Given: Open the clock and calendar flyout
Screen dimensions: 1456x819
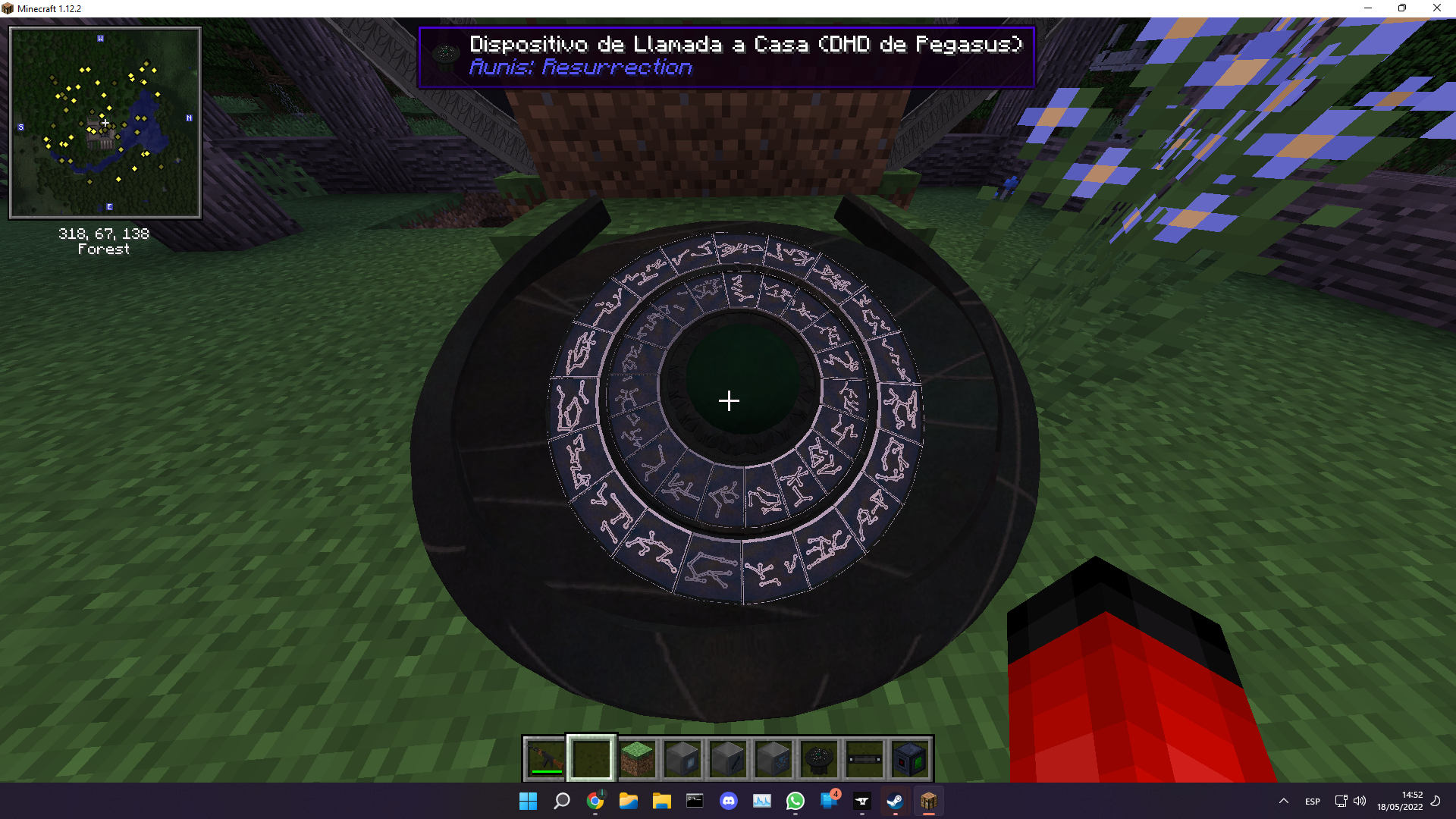Looking at the screenshot, I should (1399, 801).
